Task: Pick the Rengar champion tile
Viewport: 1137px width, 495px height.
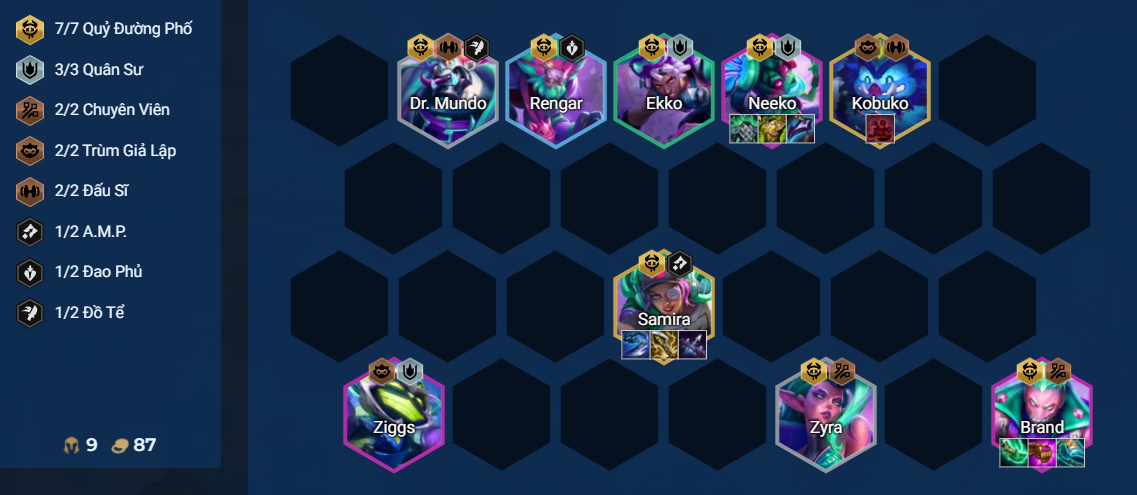Action: coord(555,97)
